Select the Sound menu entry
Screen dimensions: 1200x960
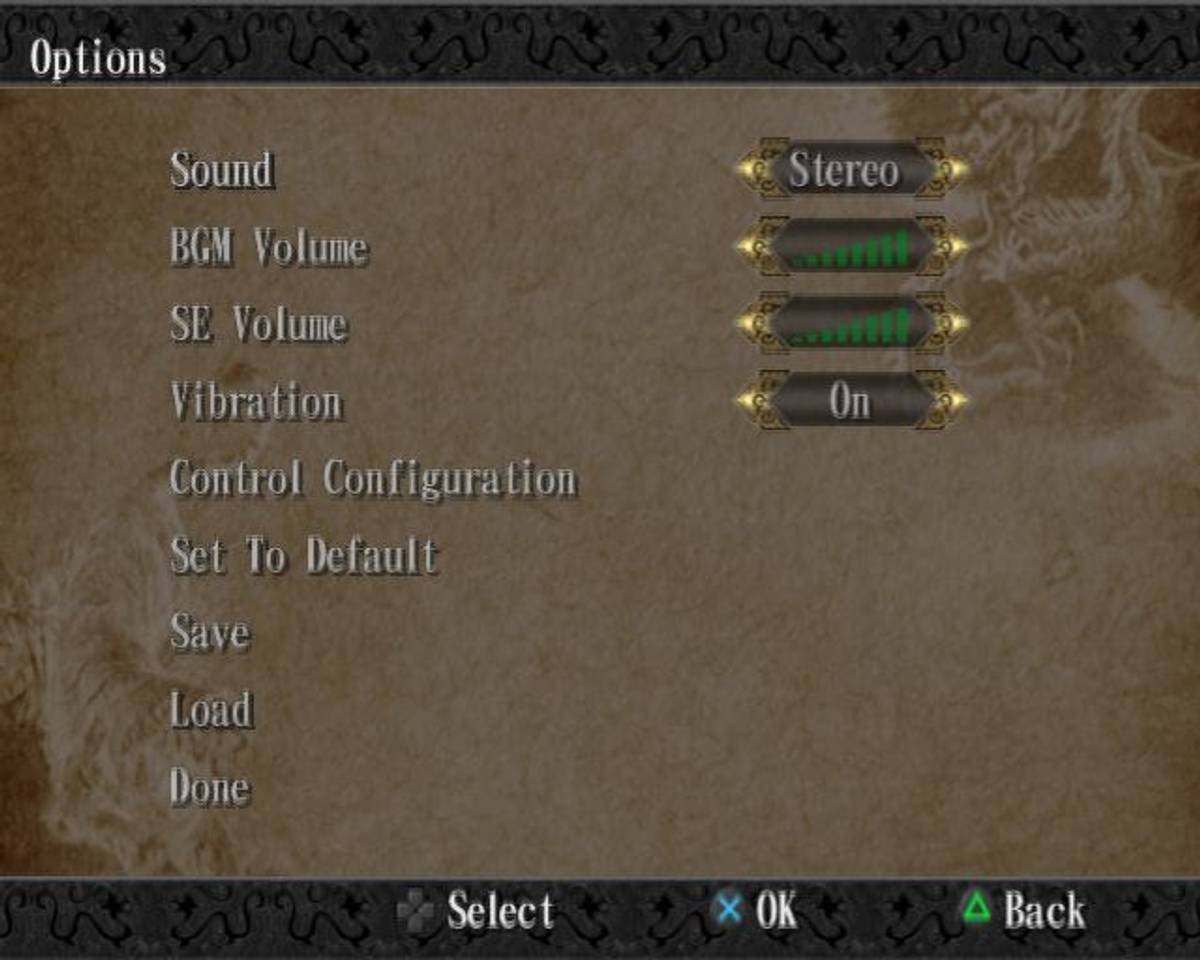tap(222, 170)
